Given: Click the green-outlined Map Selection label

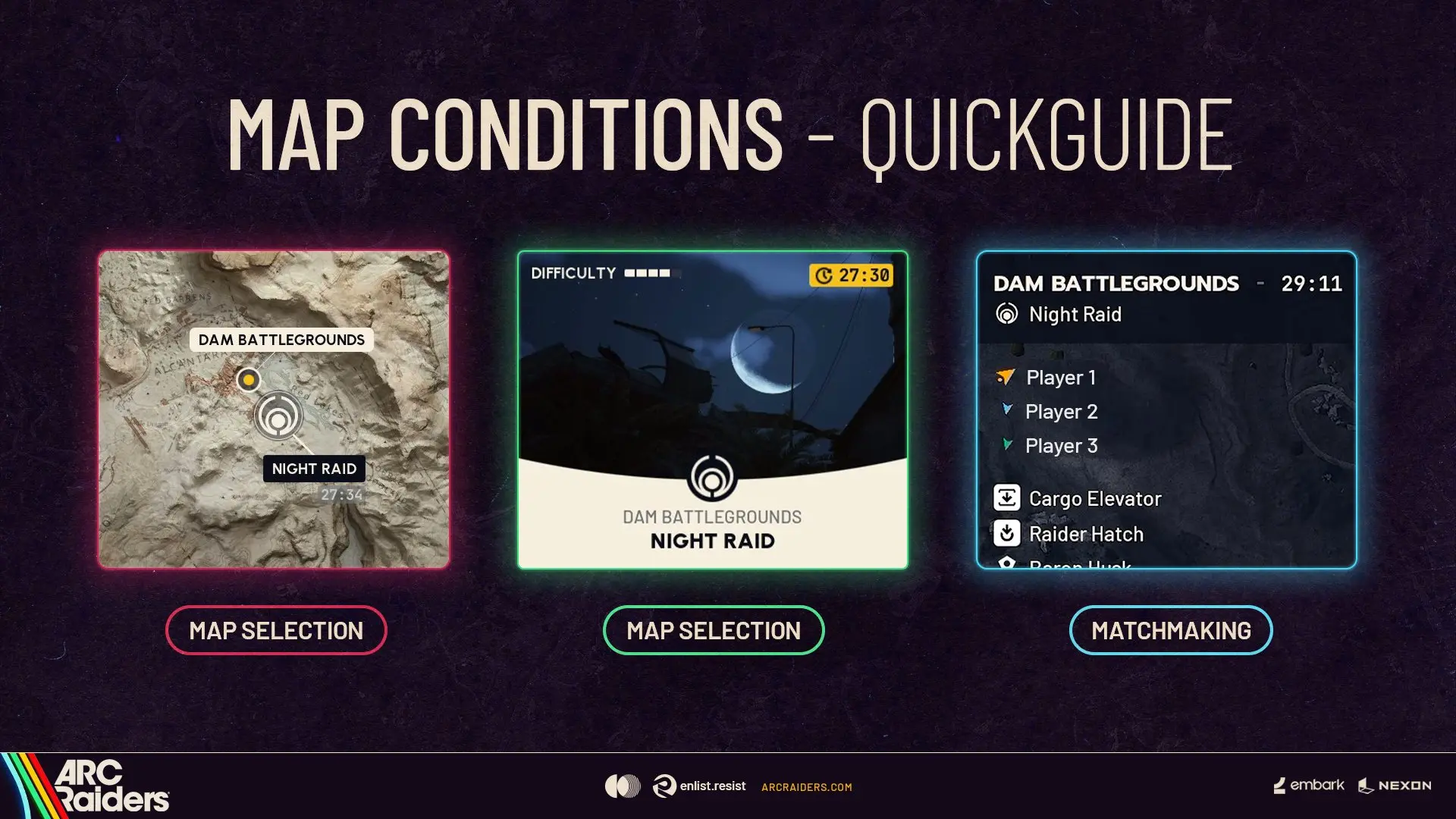Looking at the screenshot, I should click(714, 630).
